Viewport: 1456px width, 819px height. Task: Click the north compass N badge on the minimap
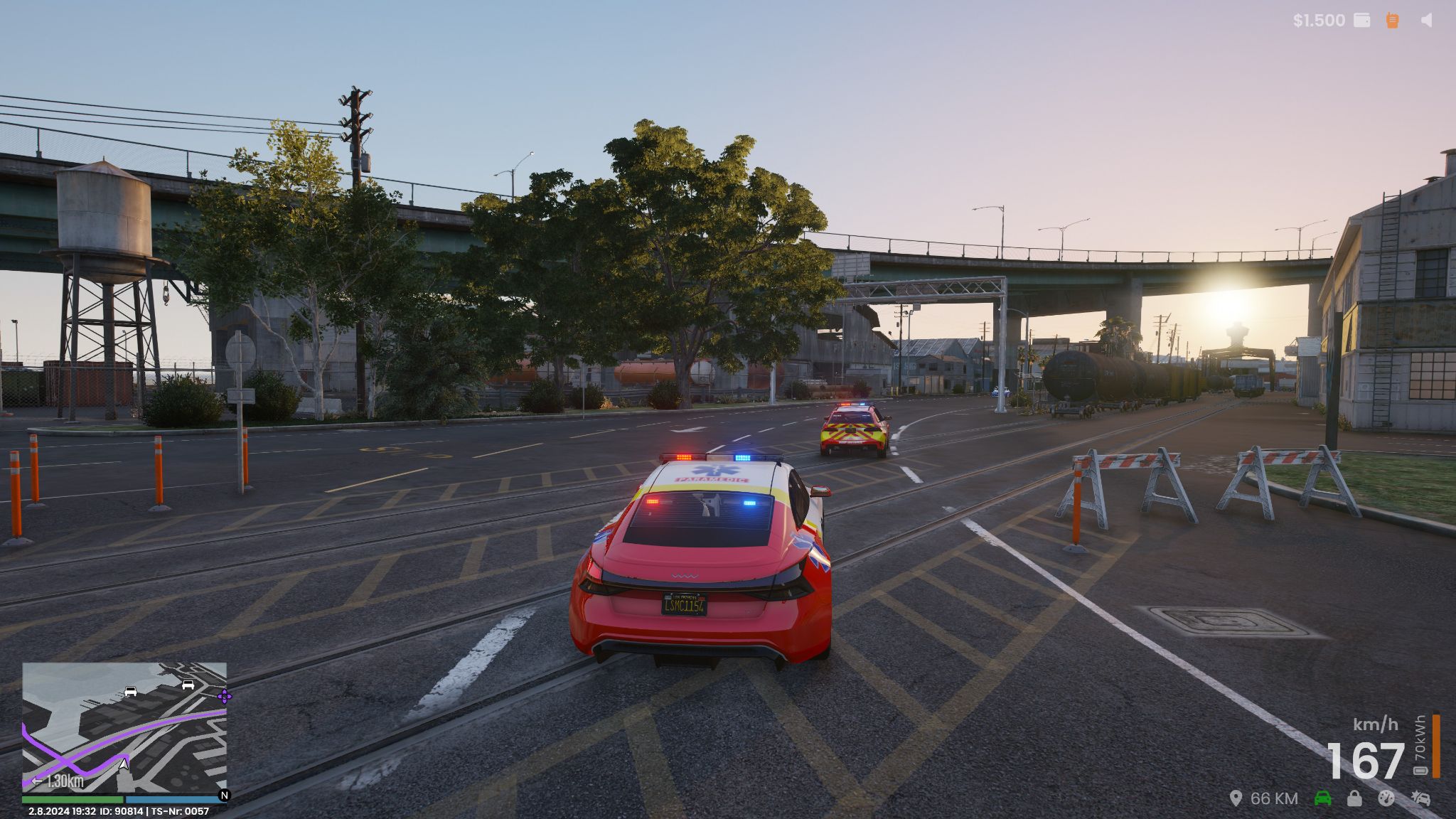224,796
